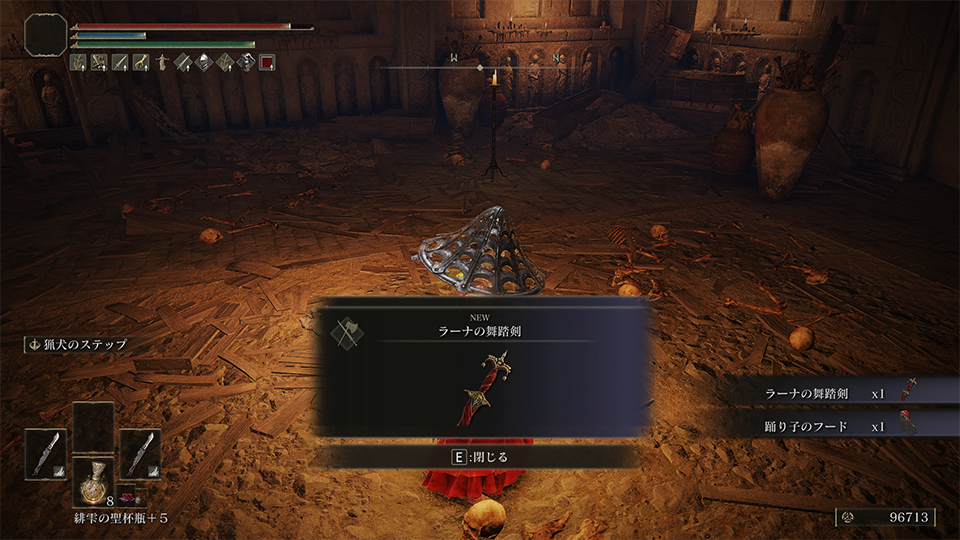This screenshot has width=960, height=540.
Task: Select the humanoid statue status icon
Action: pos(160,62)
